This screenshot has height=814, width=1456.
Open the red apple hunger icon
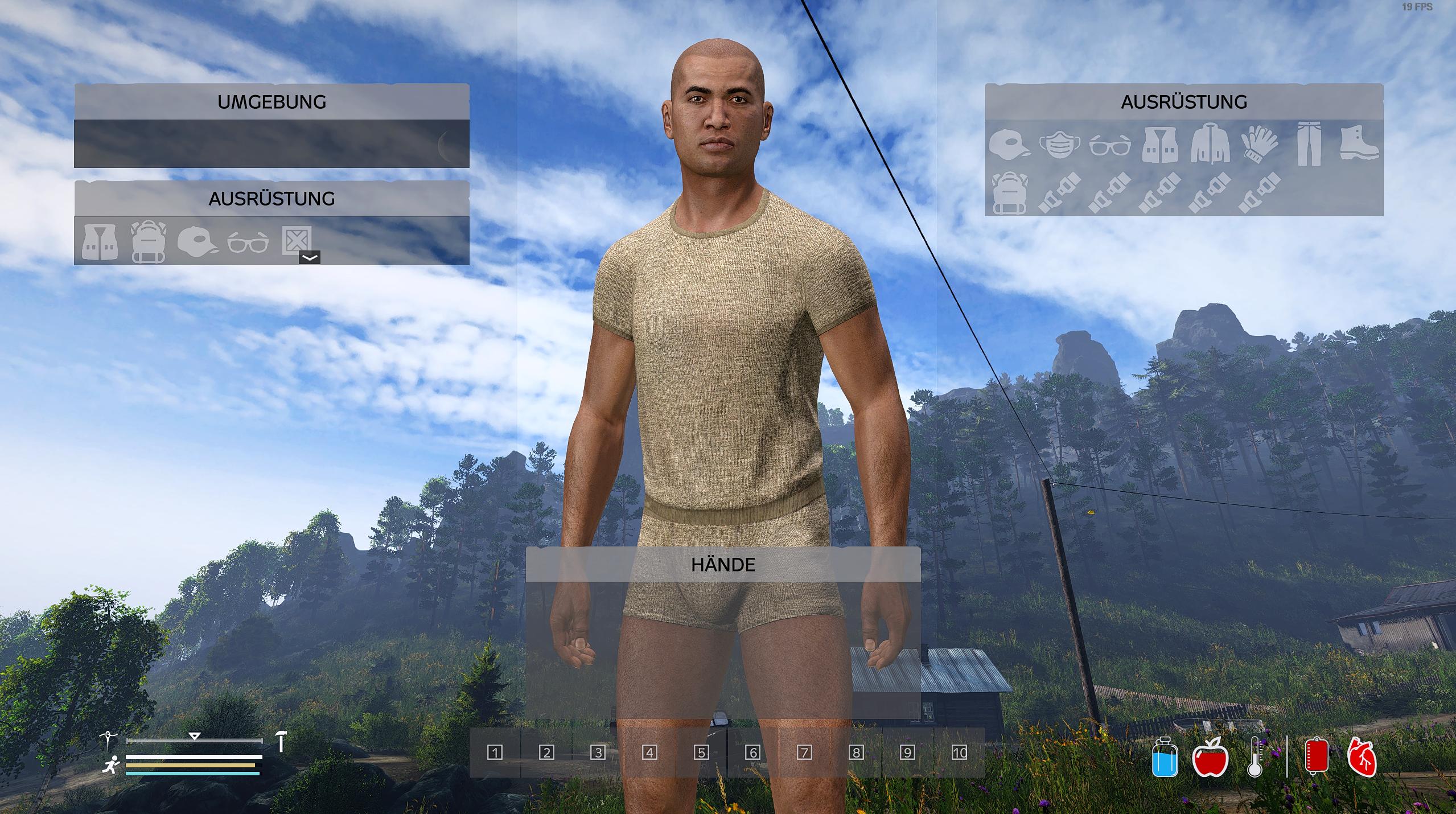1210,757
